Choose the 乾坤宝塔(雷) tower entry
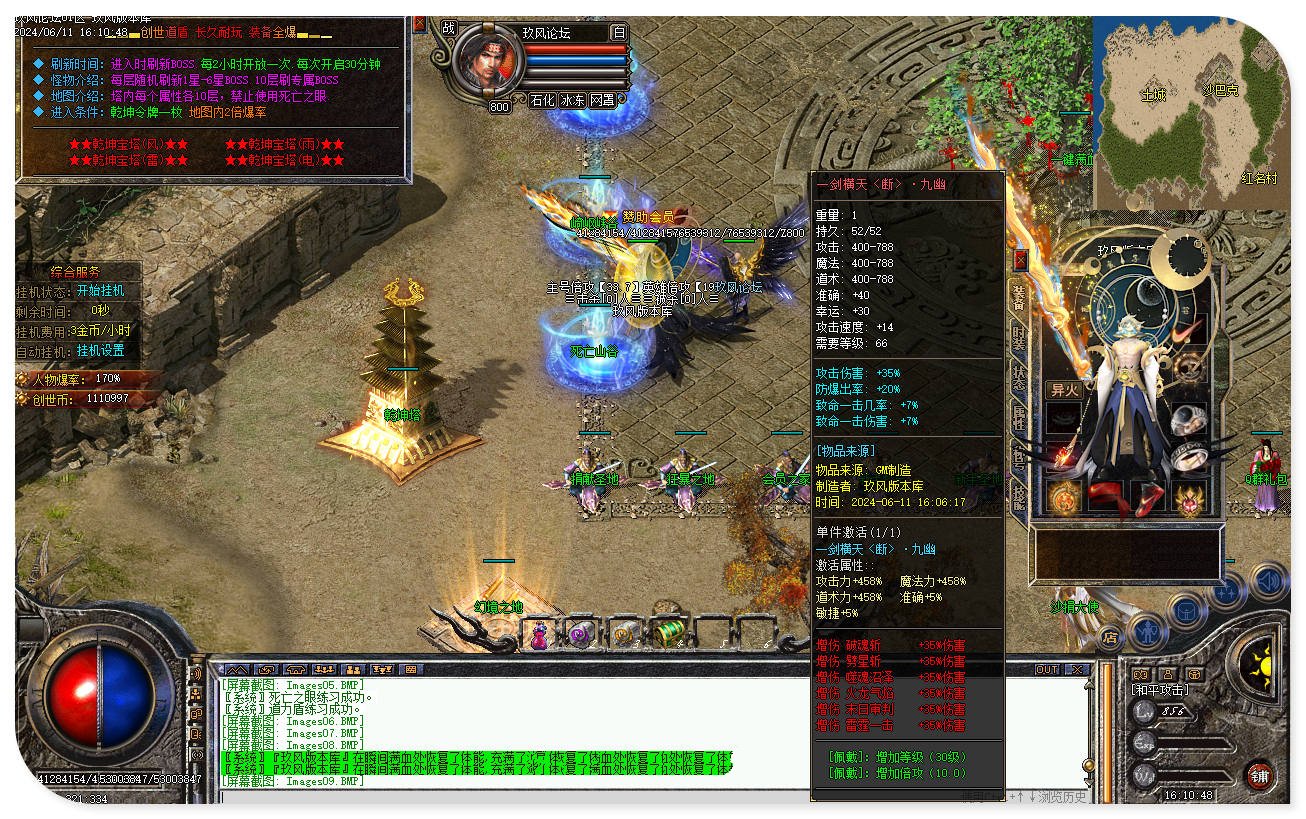1306x819 pixels. pos(128,160)
